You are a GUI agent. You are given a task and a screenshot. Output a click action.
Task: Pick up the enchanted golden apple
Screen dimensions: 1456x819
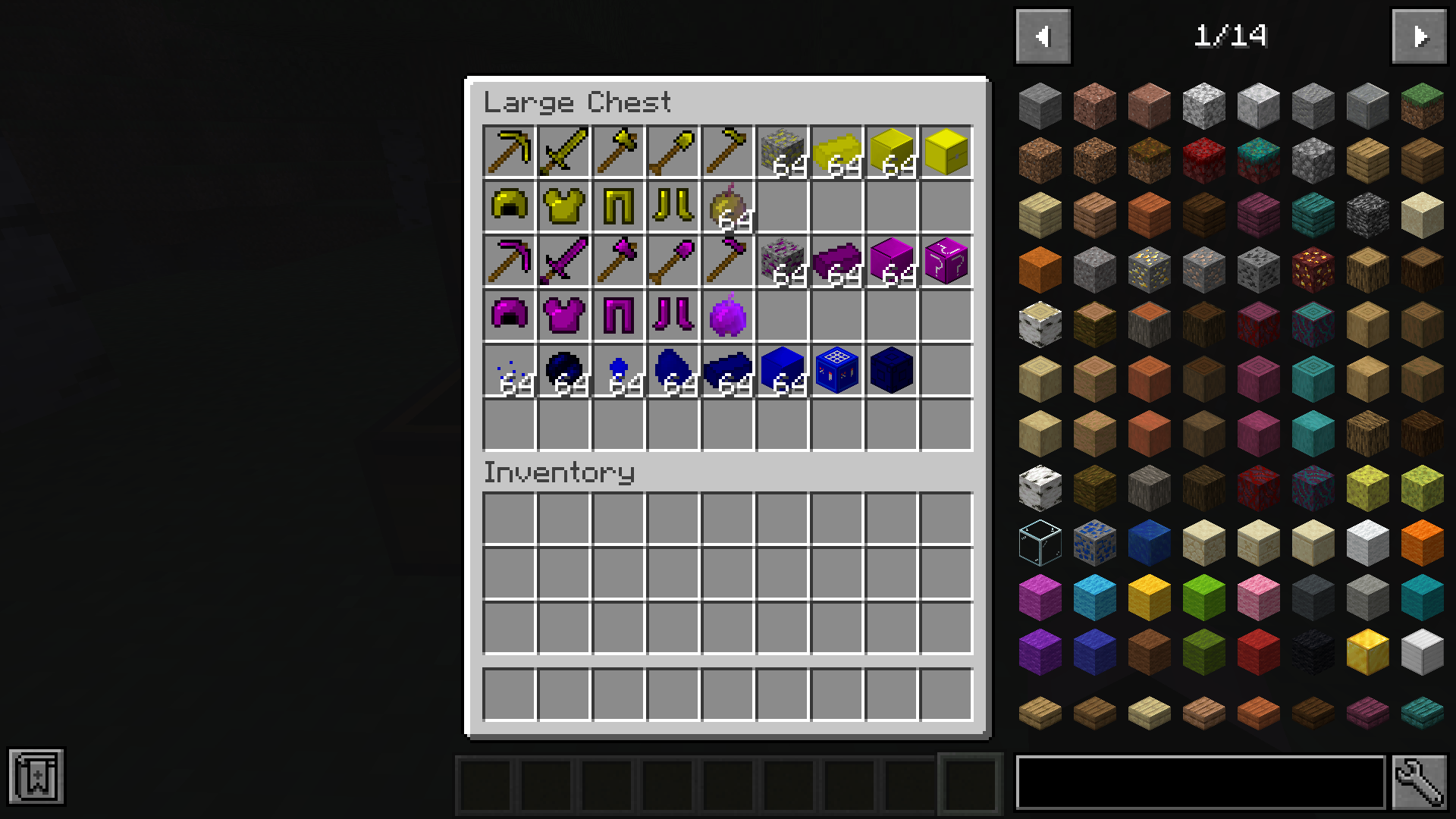727,317
